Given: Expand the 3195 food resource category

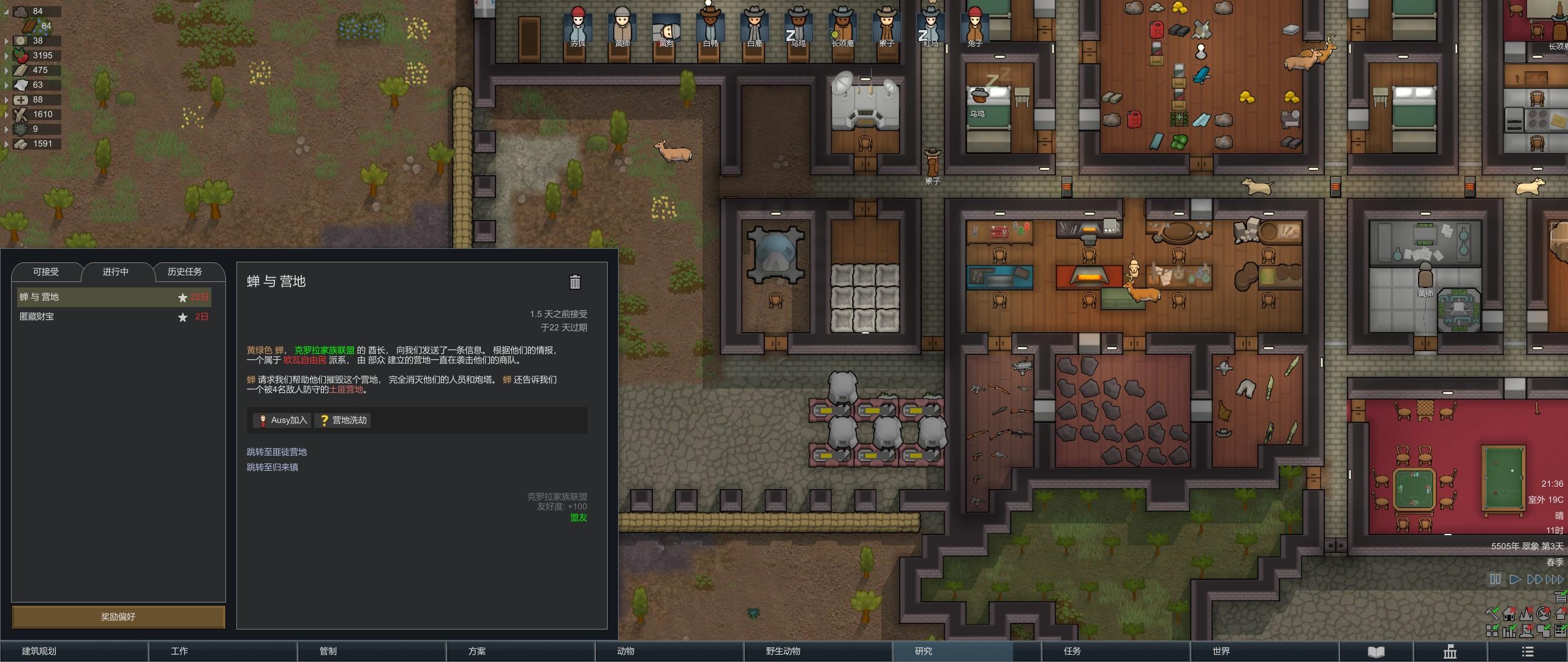Looking at the screenshot, I should (6, 56).
